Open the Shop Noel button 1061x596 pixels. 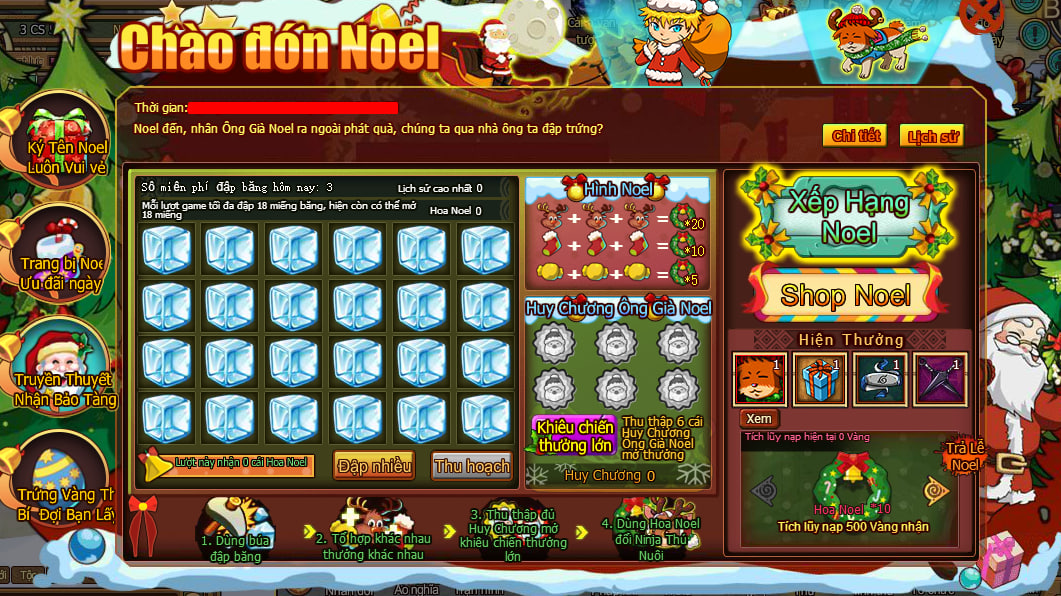pyautogui.click(x=845, y=295)
